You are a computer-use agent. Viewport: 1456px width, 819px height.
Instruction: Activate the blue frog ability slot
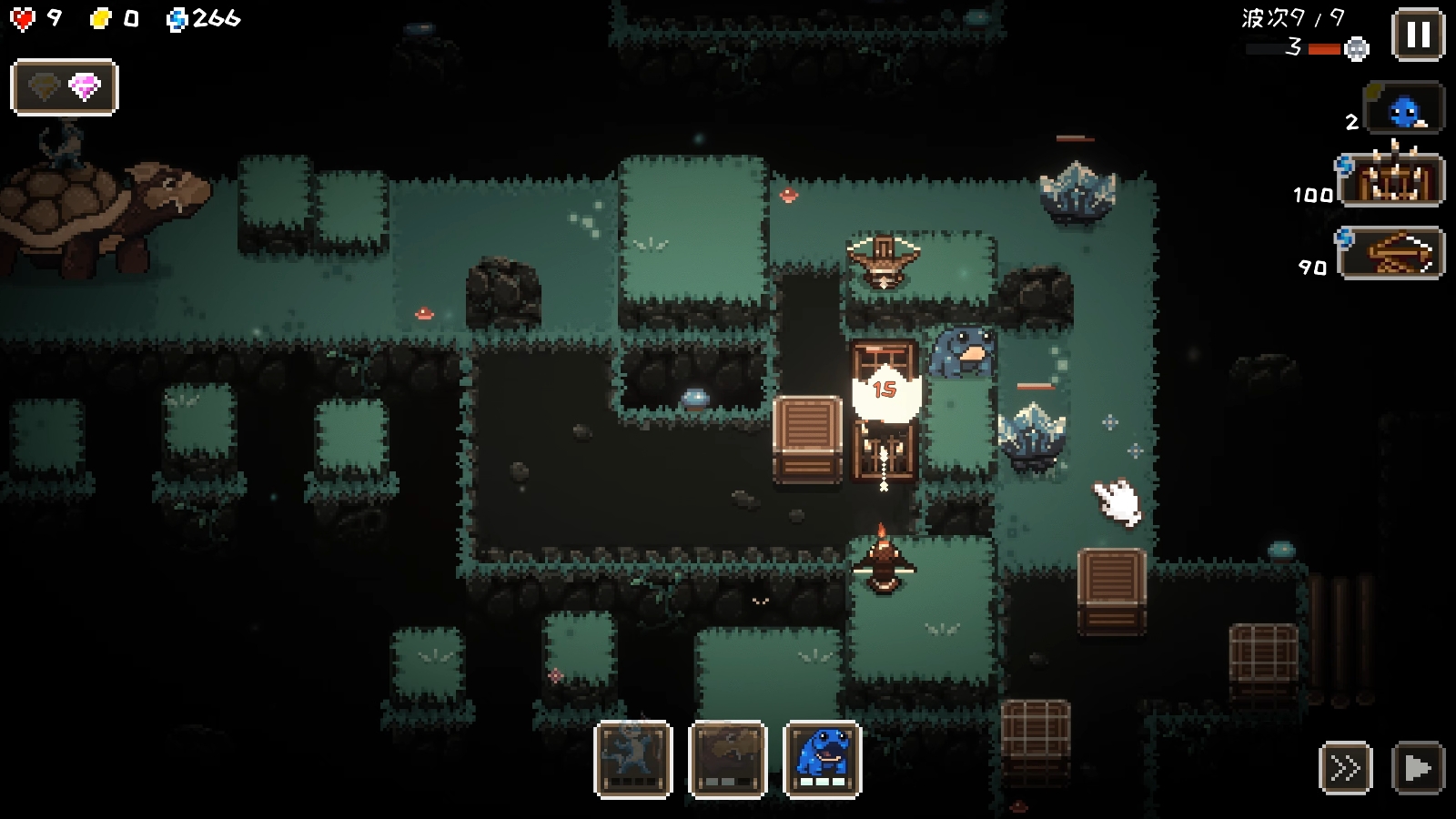(x=822, y=759)
